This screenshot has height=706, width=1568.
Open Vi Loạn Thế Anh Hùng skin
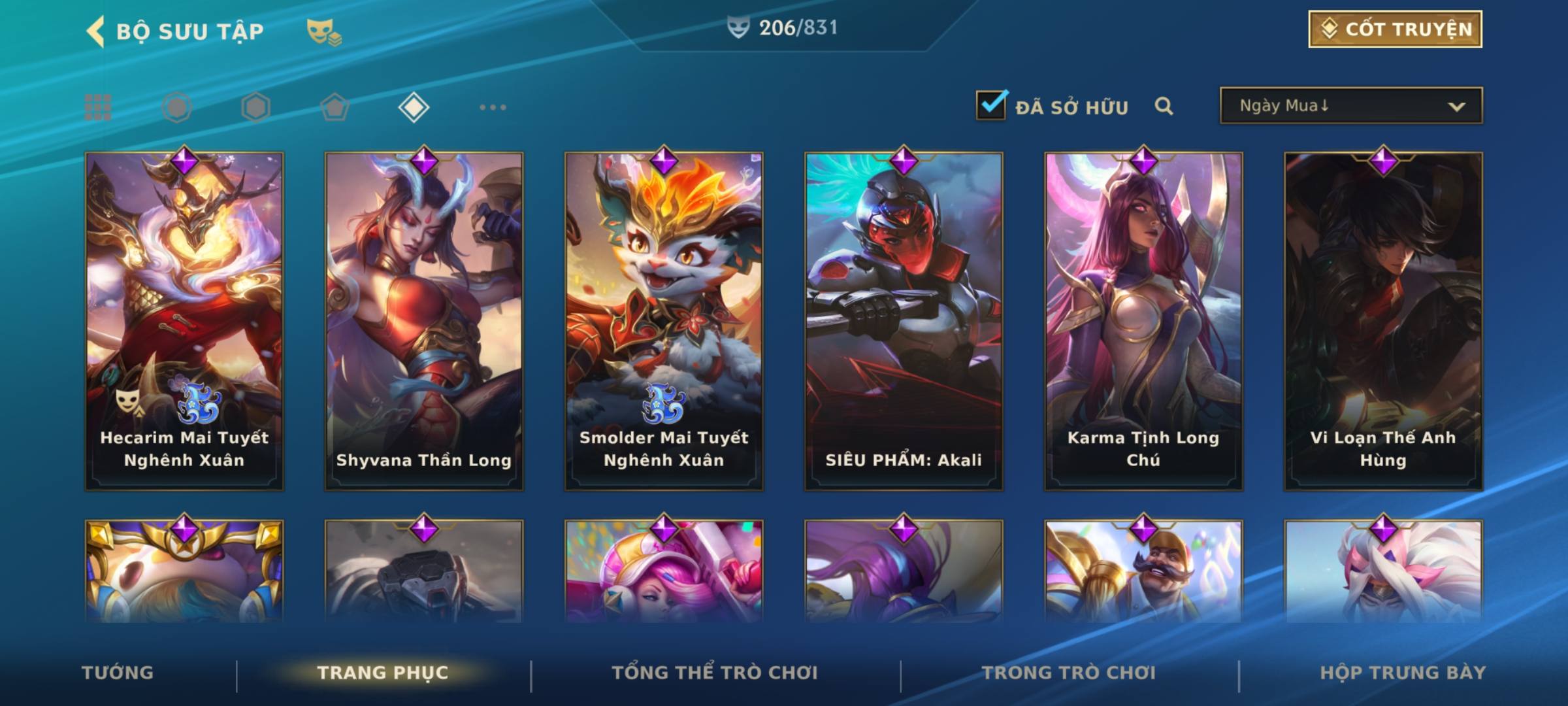(x=1383, y=321)
